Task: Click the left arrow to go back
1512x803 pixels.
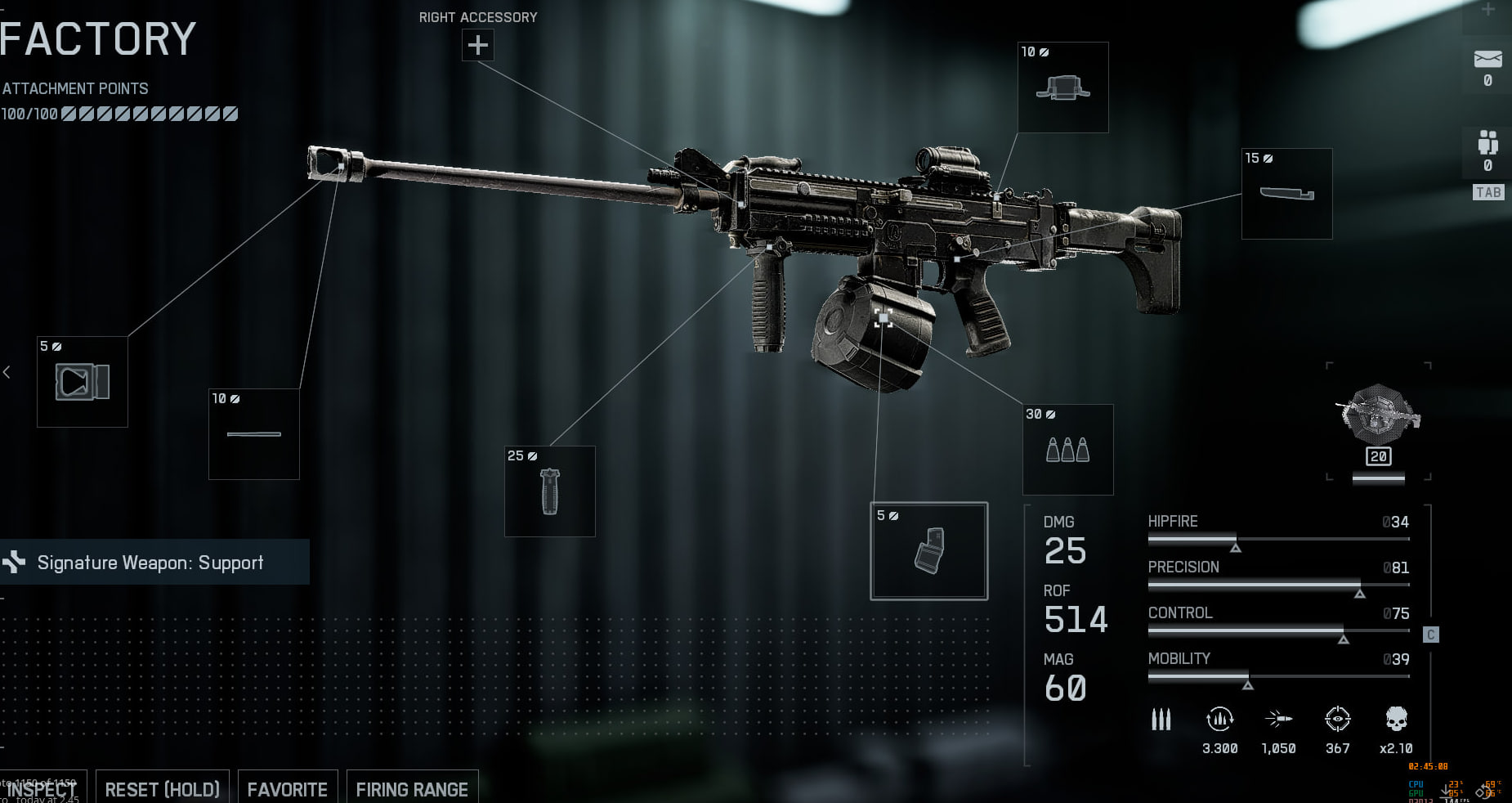Action: [x=7, y=372]
